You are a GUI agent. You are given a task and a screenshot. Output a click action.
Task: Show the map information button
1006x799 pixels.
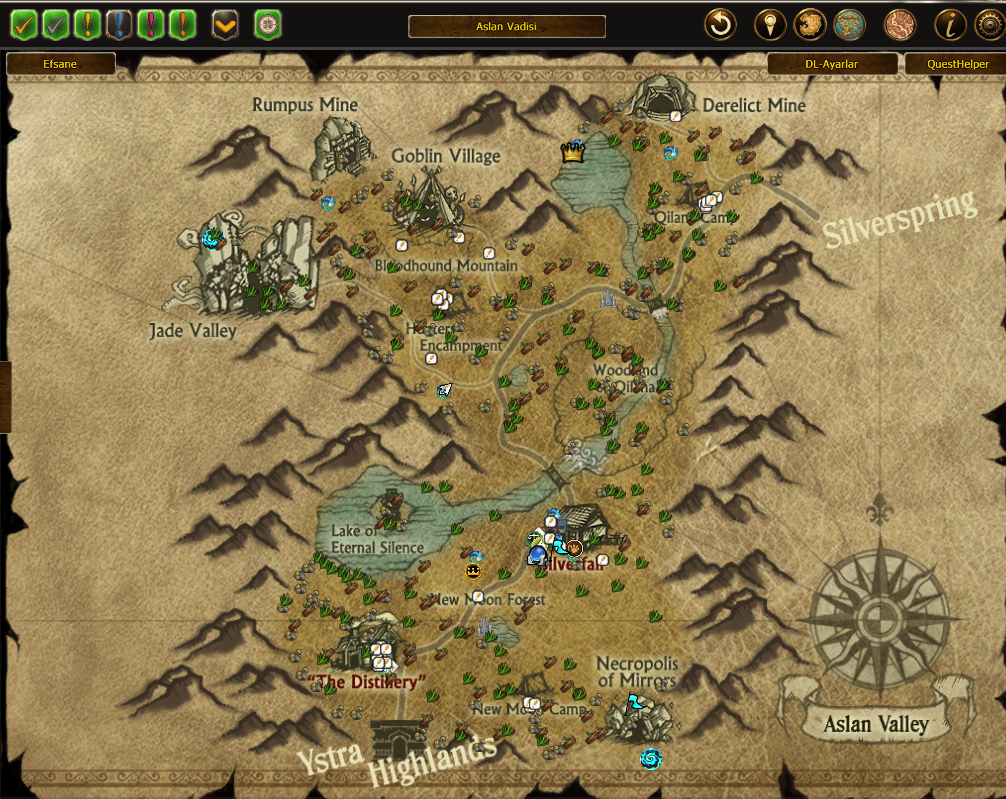click(x=950, y=24)
